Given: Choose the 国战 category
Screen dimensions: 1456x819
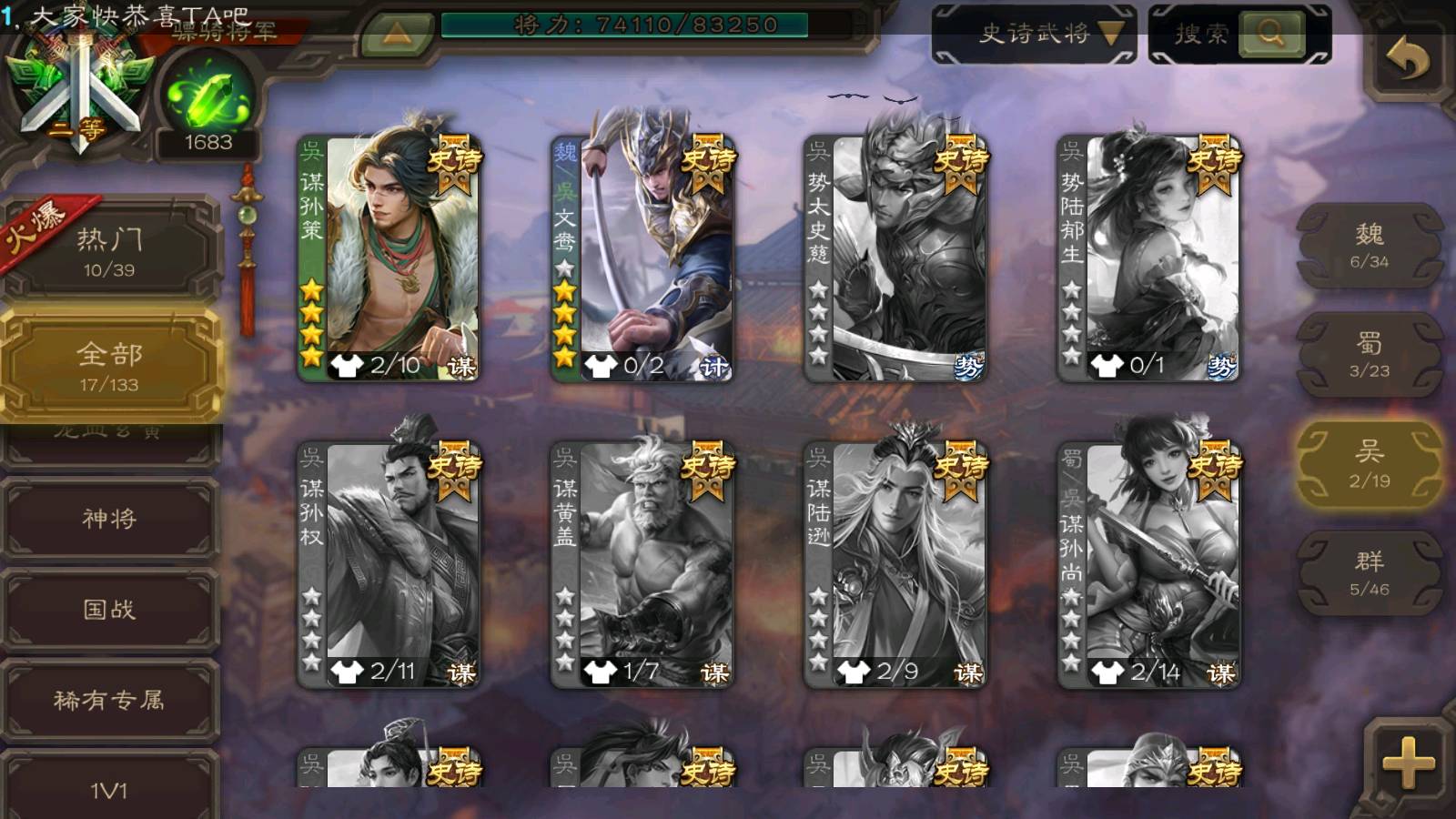Looking at the screenshot, I should click(109, 609).
